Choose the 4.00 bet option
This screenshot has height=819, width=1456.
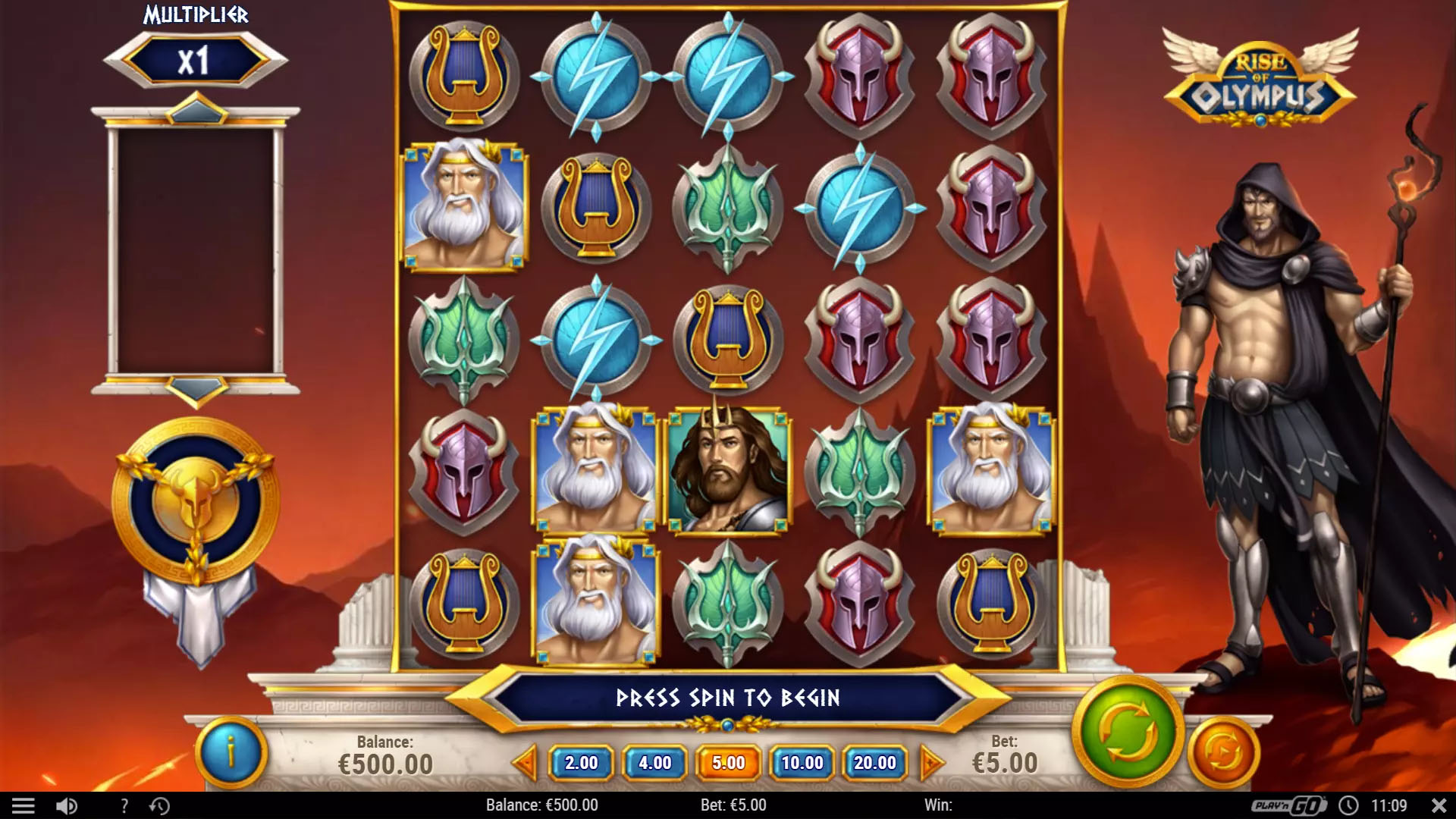[654, 763]
